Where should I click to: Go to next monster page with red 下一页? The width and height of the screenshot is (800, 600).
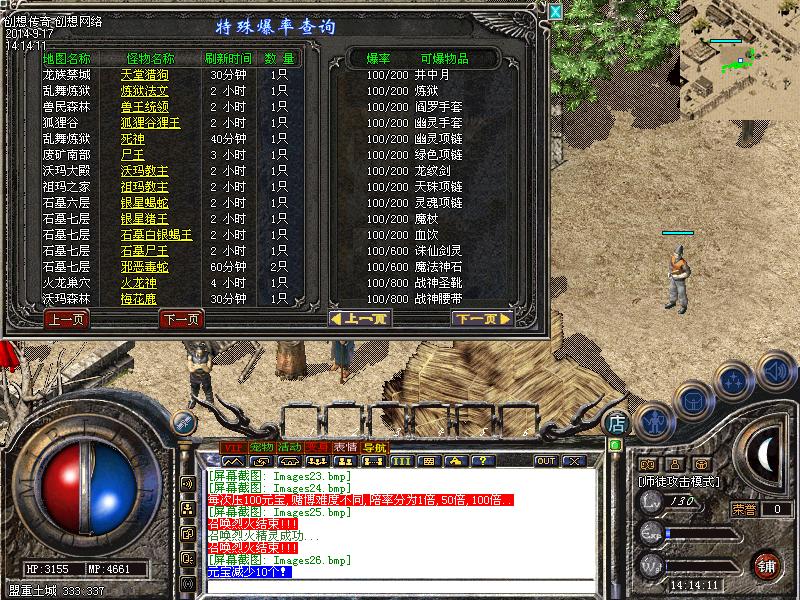[181, 320]
